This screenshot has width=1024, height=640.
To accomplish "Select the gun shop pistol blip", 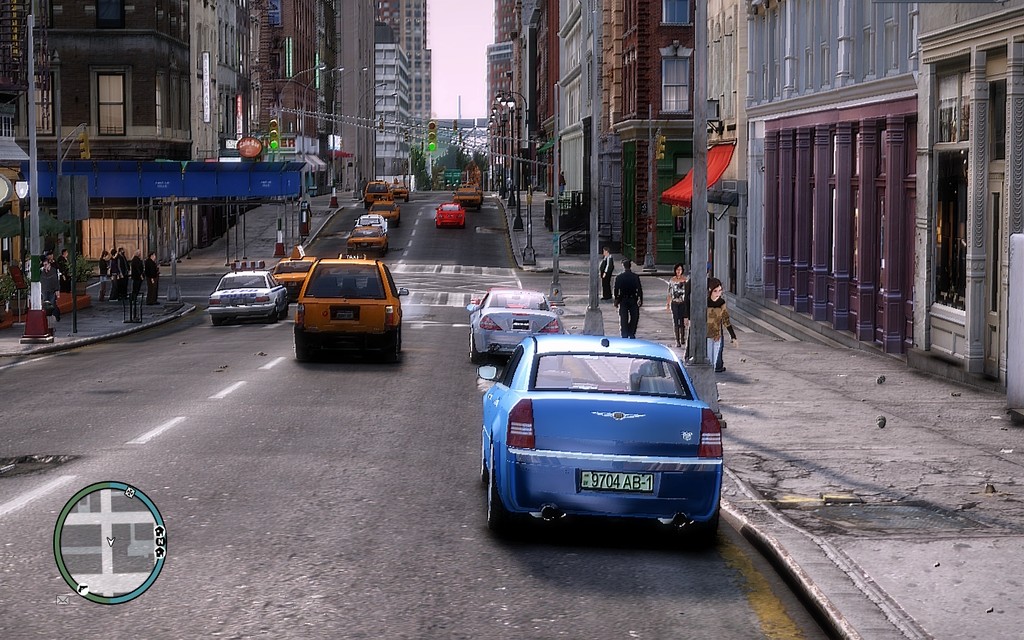I will [x=82, y=589].
